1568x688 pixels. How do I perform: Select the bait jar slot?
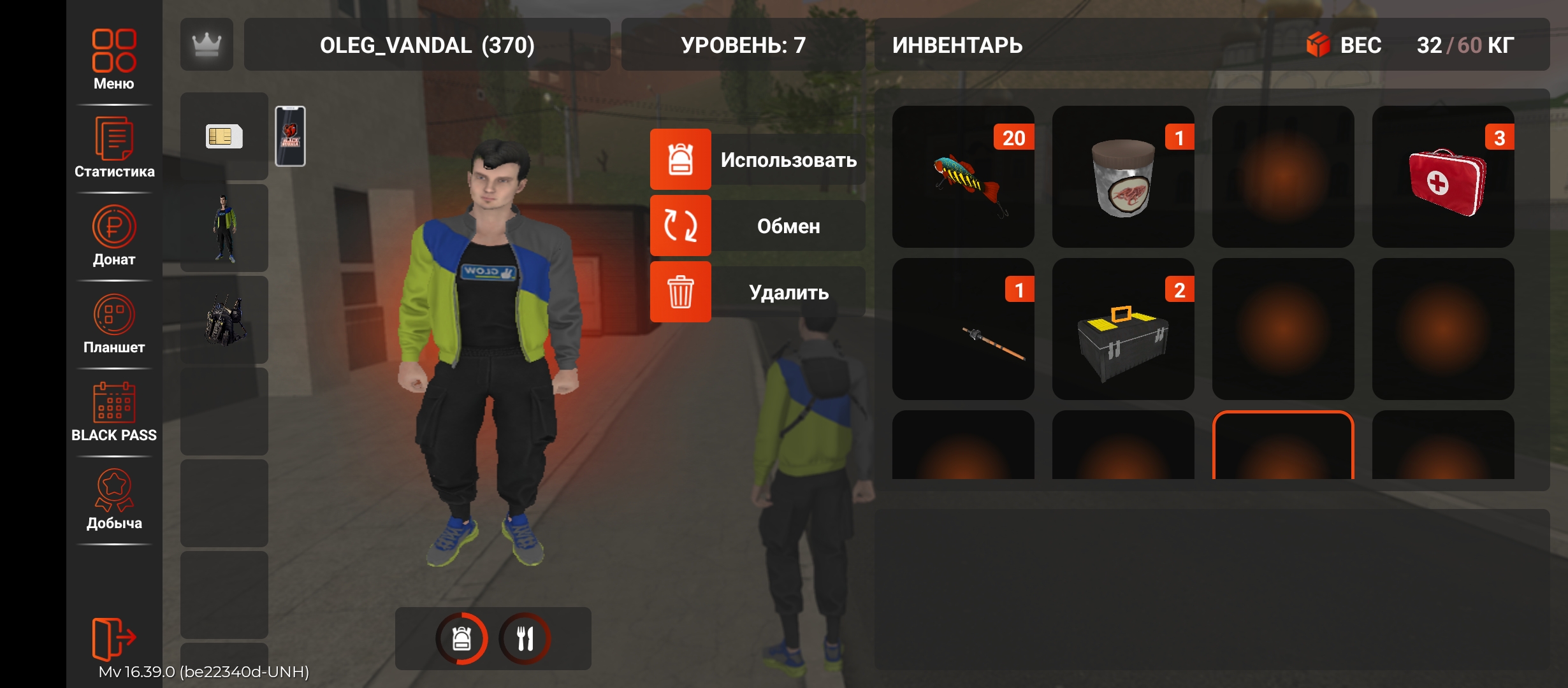[x=1123, y=176]
